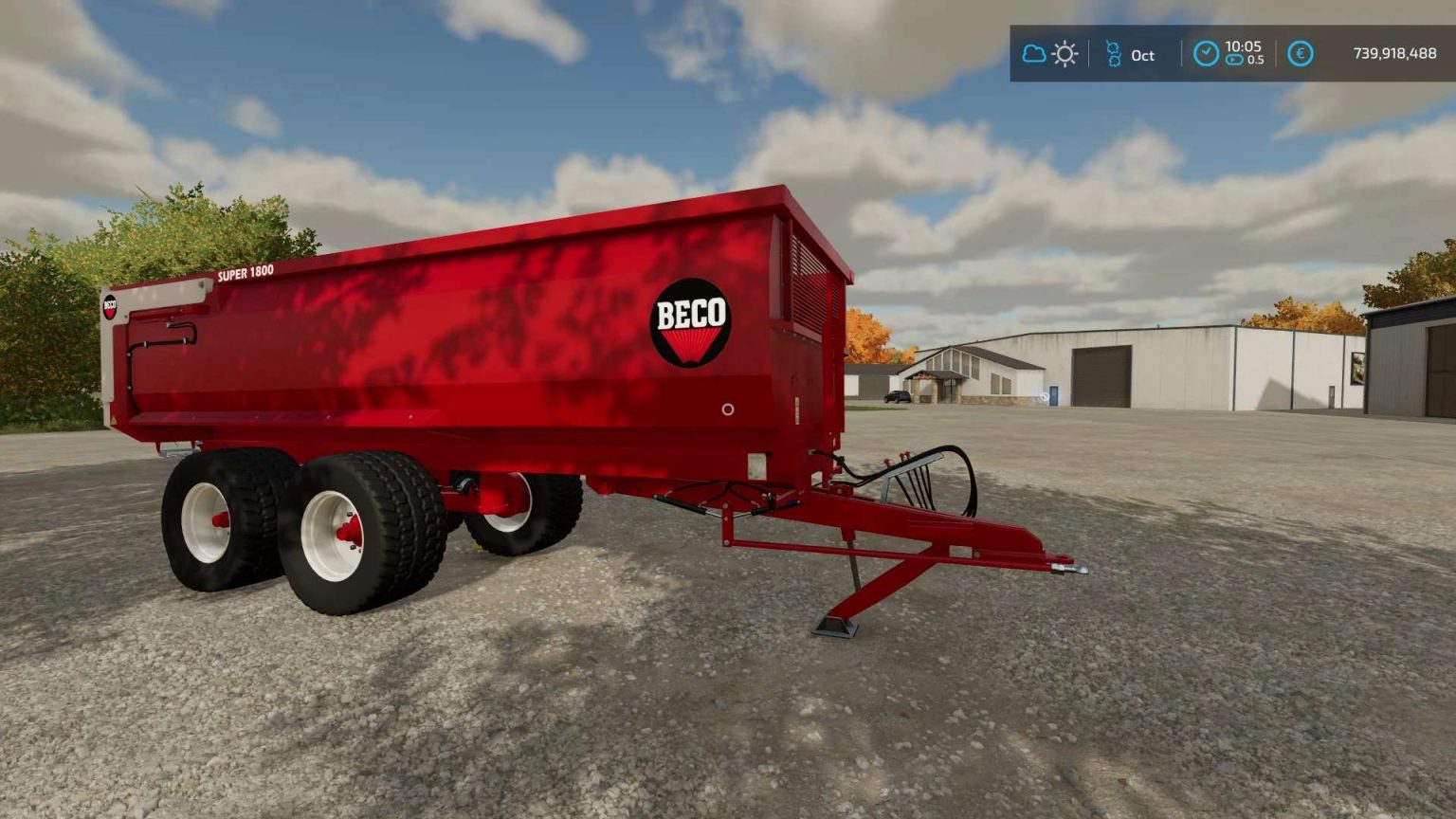Select the sunny weather forecast icon

[x=1064, y=55]
